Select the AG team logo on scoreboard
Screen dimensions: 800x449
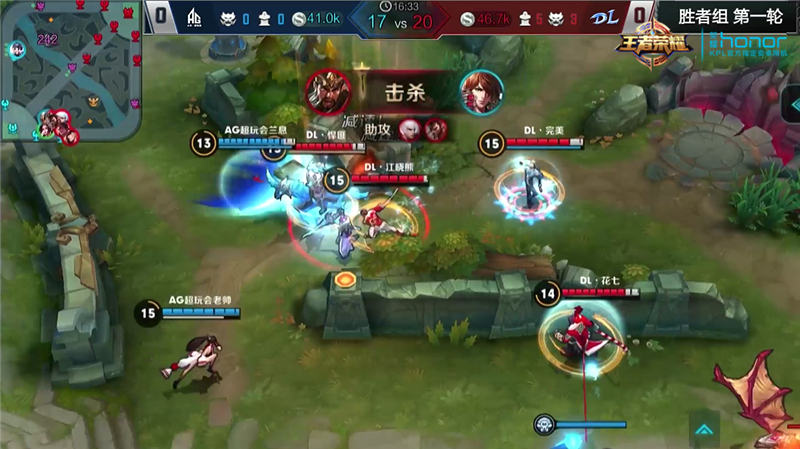click(x=194, y=17)
